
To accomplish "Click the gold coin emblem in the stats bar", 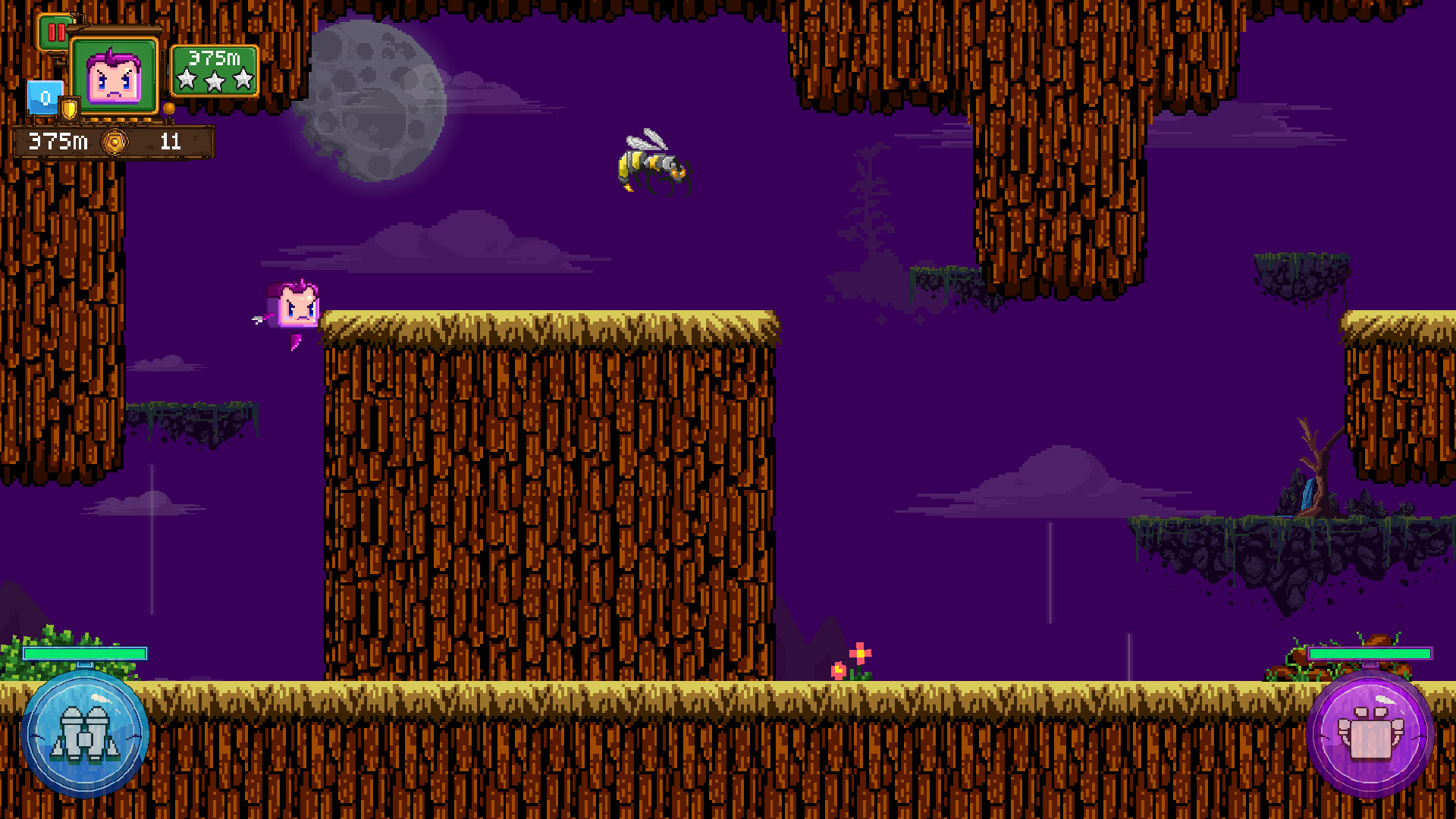I will click(114, 140).
